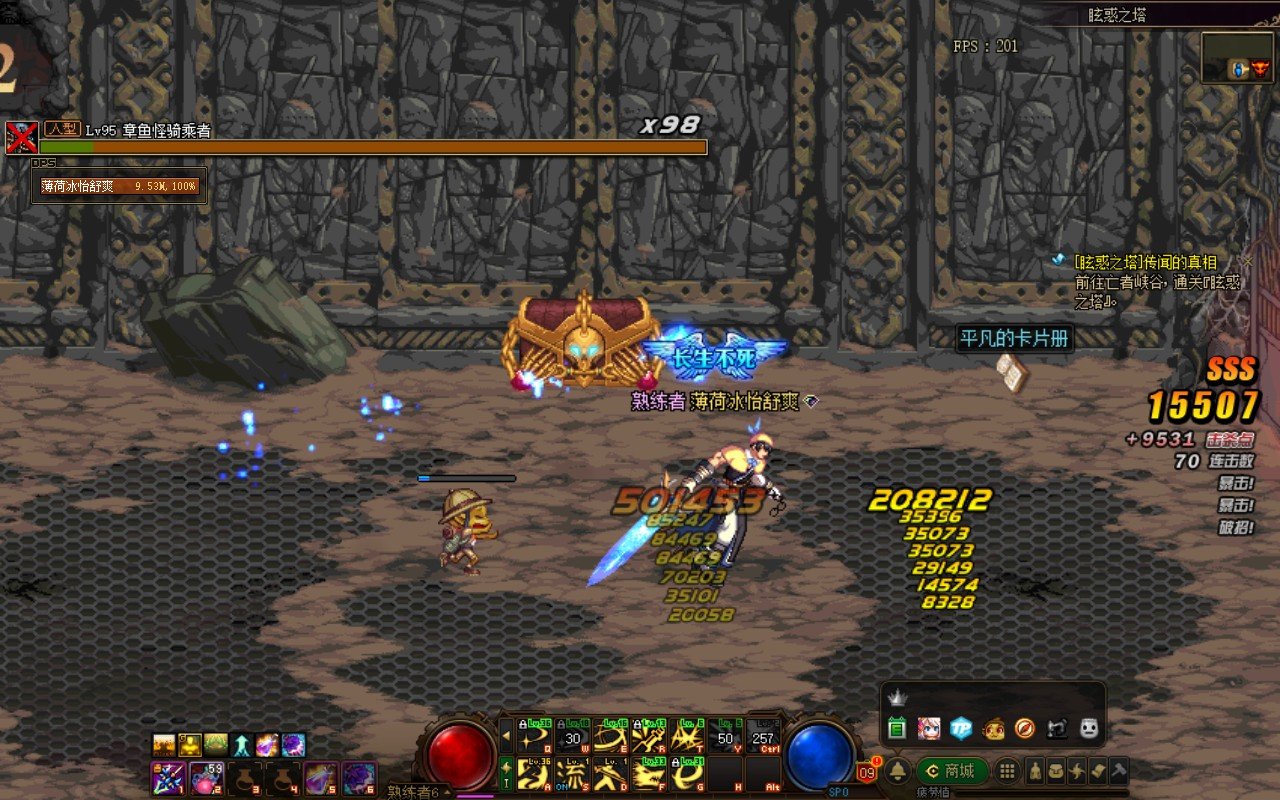Viewport: 1280px width, 800px height.
Task: Open the inventory bag icon
Action: coord(1056,771)
